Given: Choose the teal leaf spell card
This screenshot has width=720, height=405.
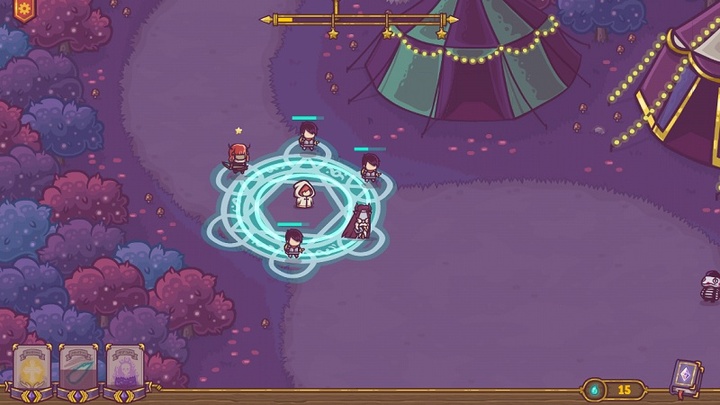Looking at the screenshot, I should [78, 368].
